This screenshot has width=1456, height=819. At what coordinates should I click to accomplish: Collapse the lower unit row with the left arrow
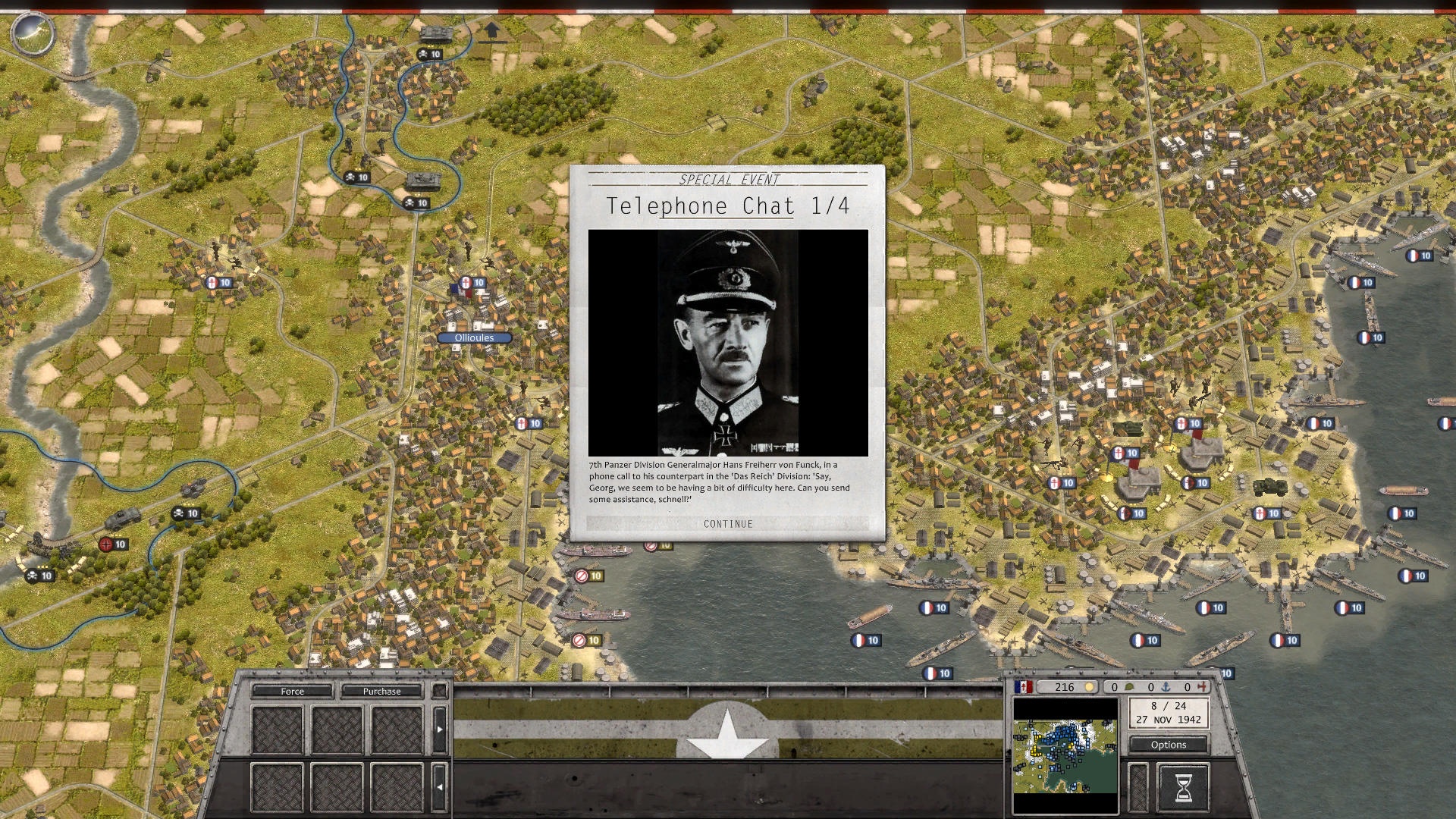pos(440,786)
